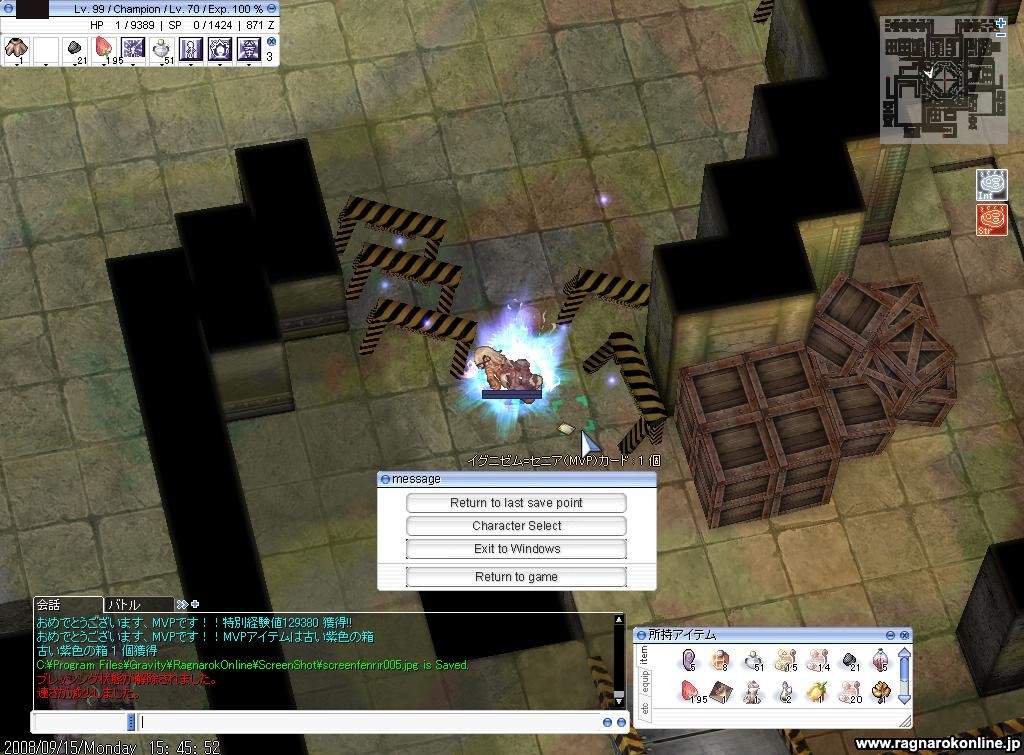Click the red Str buff status icon

(x=992, y=219)
